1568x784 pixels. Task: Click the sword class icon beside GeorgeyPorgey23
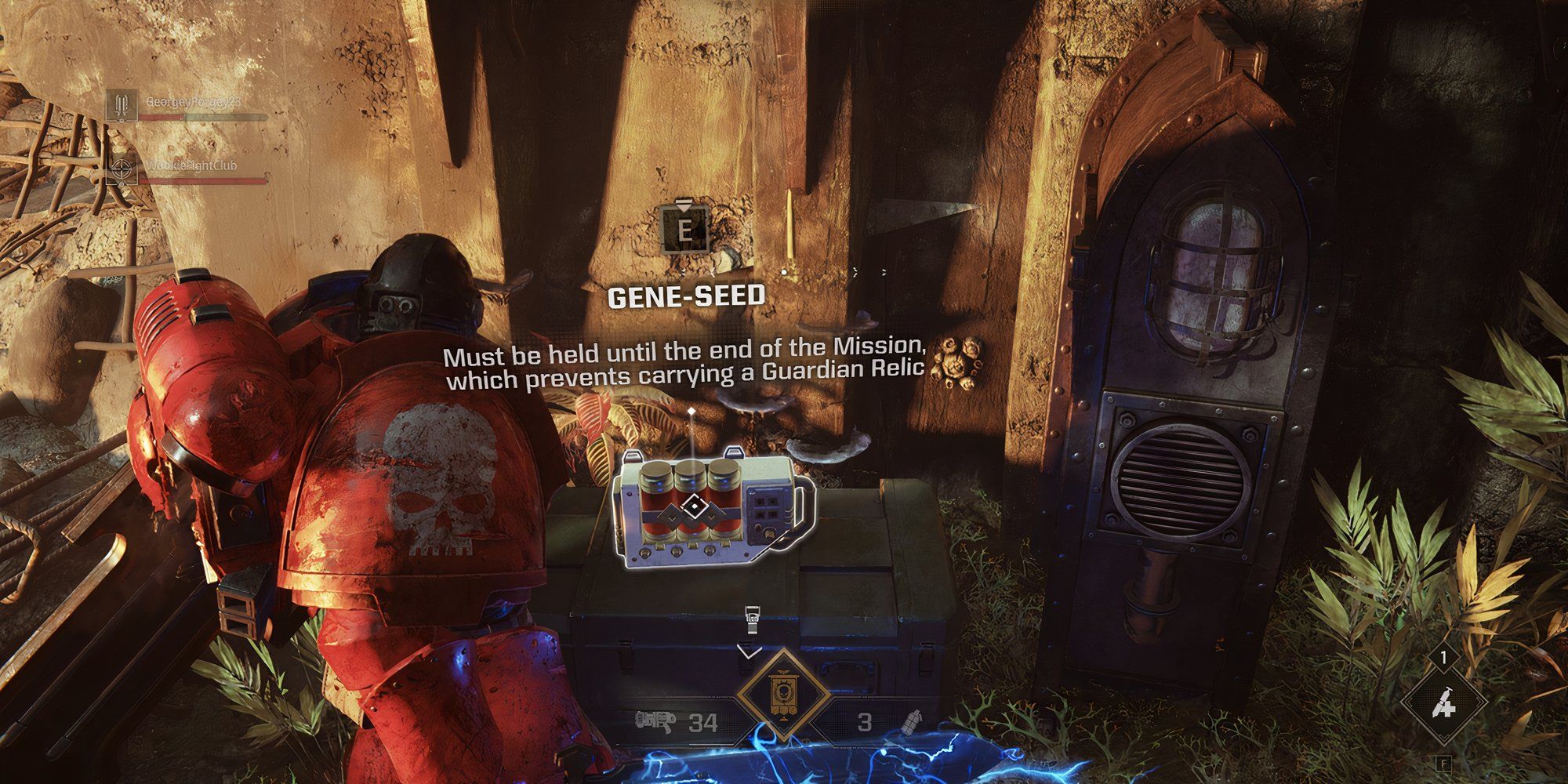click(122, 105)
